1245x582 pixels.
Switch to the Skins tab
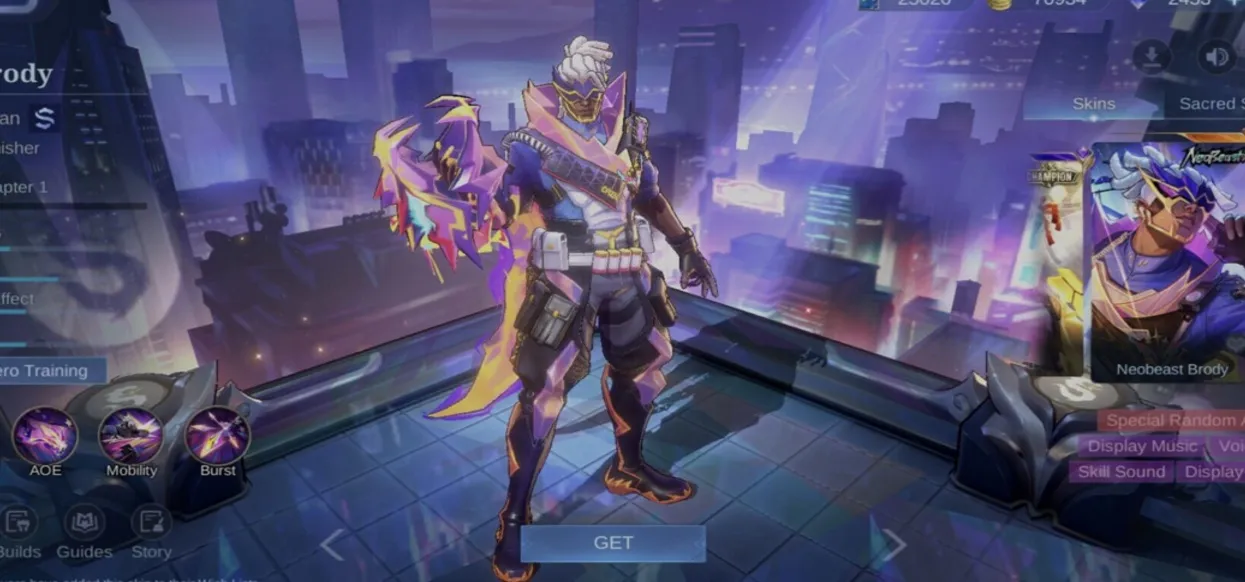[1094, 103]
